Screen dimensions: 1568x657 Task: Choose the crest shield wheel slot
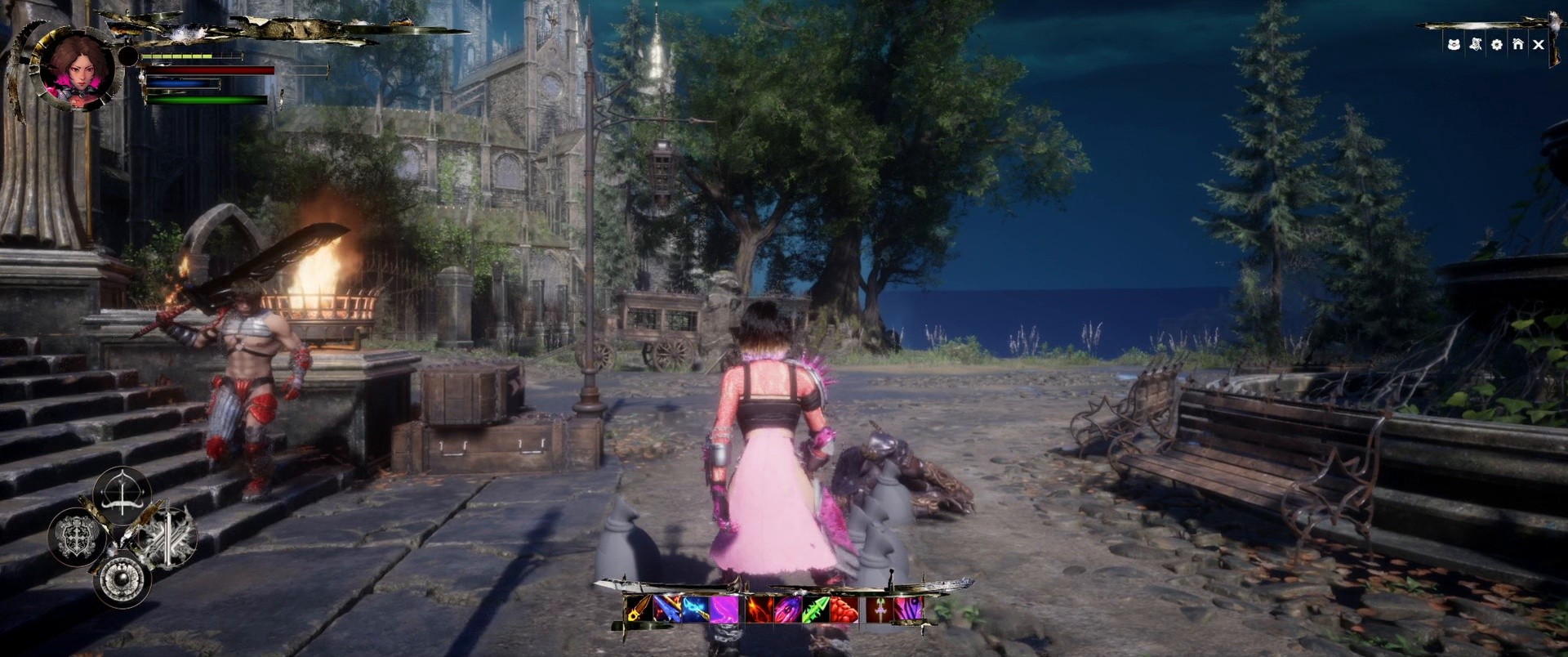pos(78,535)
